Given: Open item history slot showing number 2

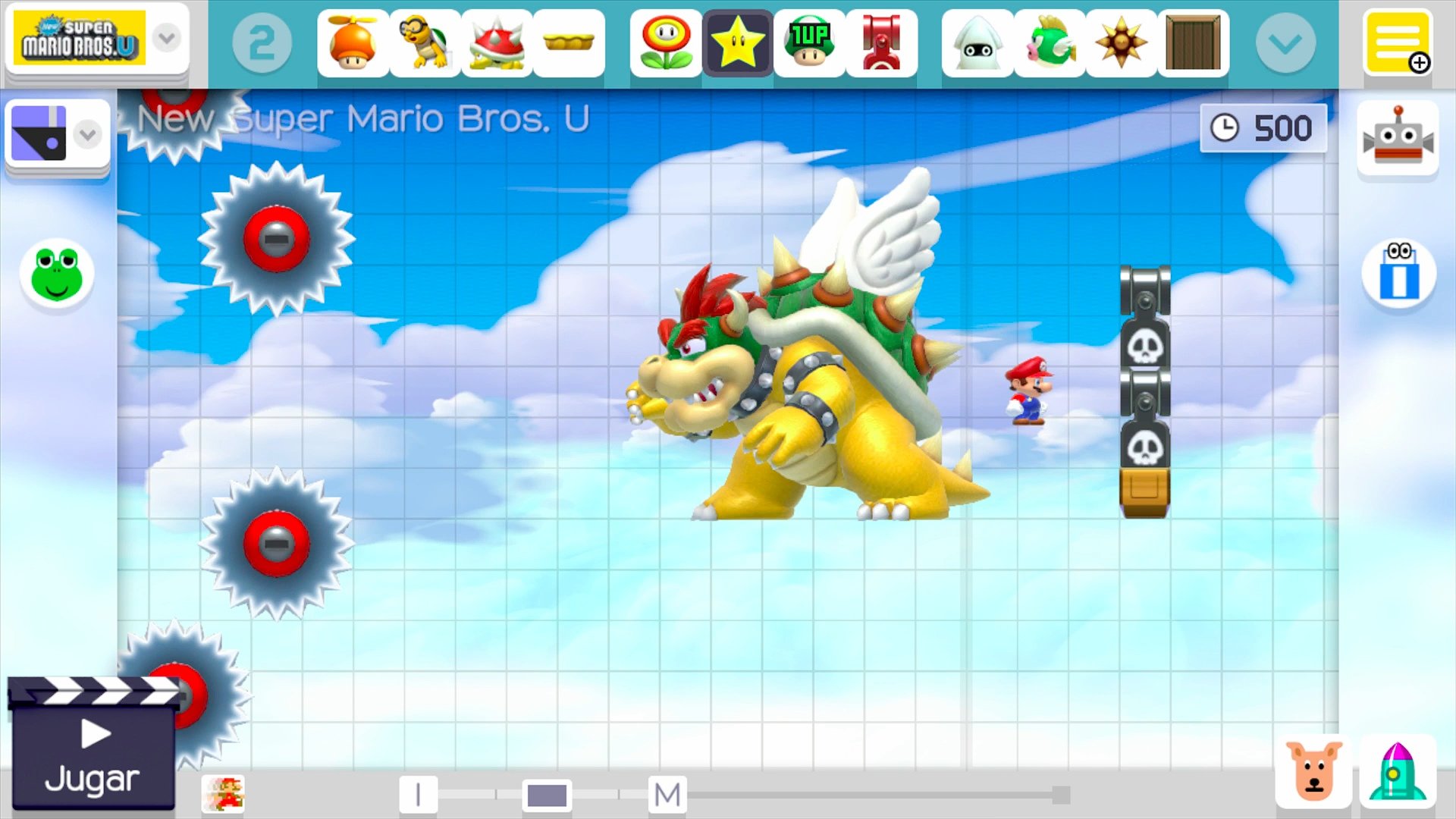Looking at the screenshot, I should pos(262,43).
